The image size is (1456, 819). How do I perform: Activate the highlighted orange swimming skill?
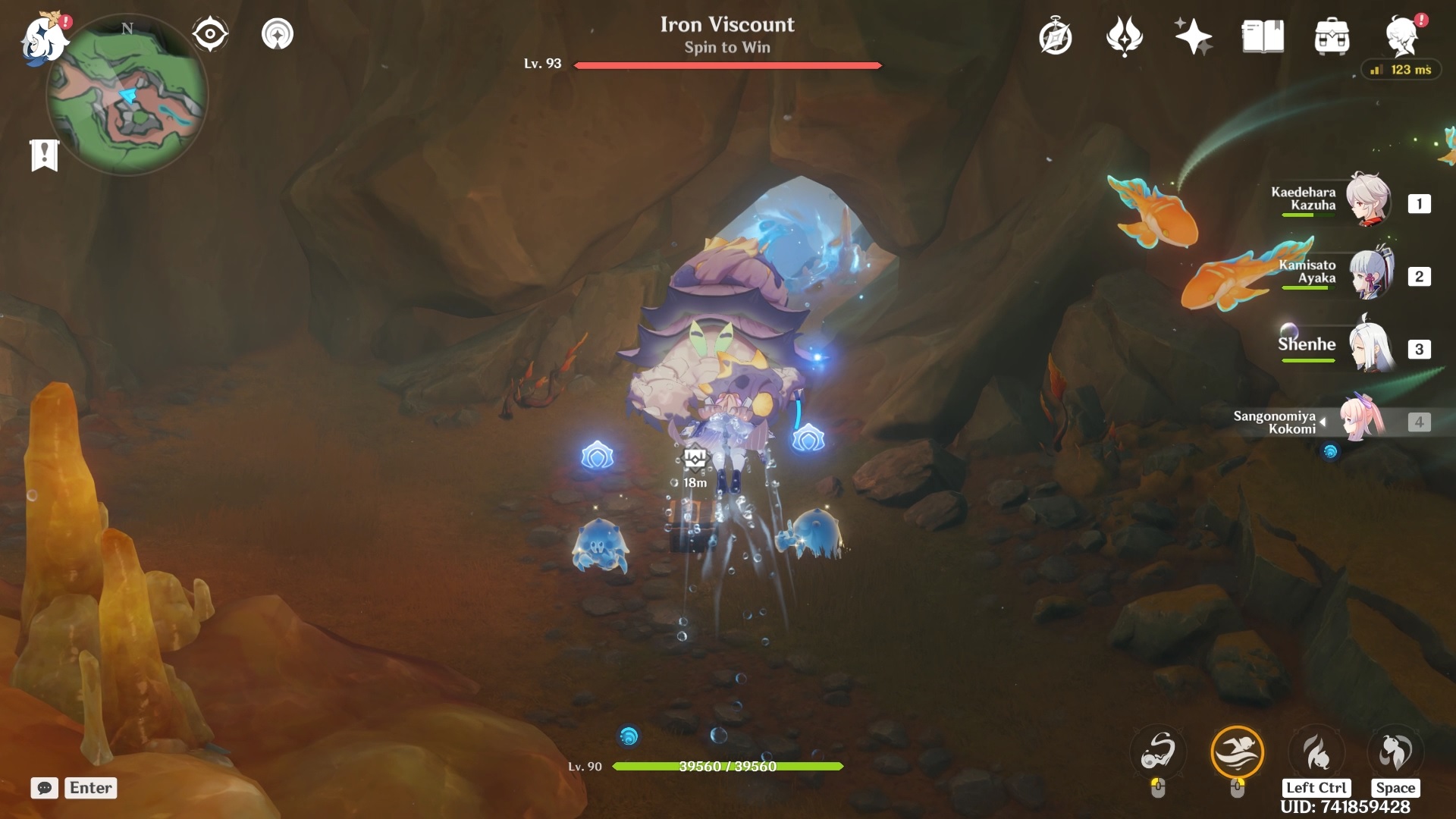click(x=1237, y=752)
